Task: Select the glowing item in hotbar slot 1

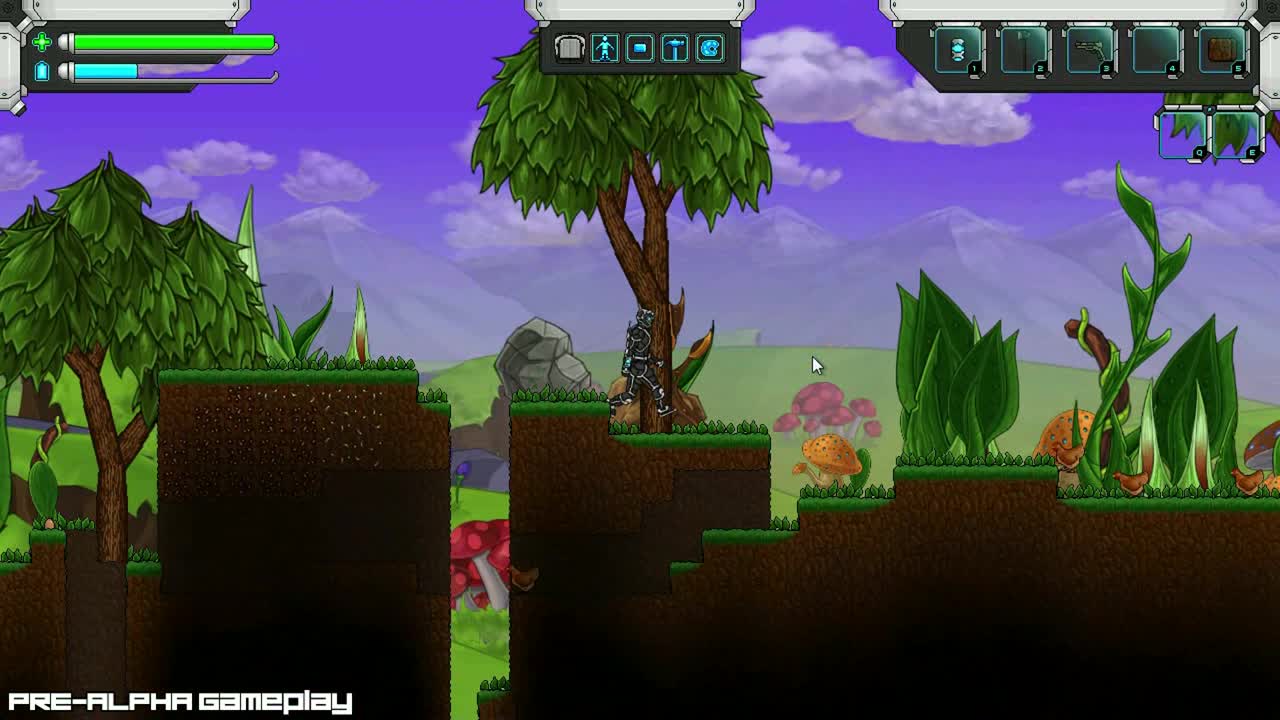Action: point(958,47)
